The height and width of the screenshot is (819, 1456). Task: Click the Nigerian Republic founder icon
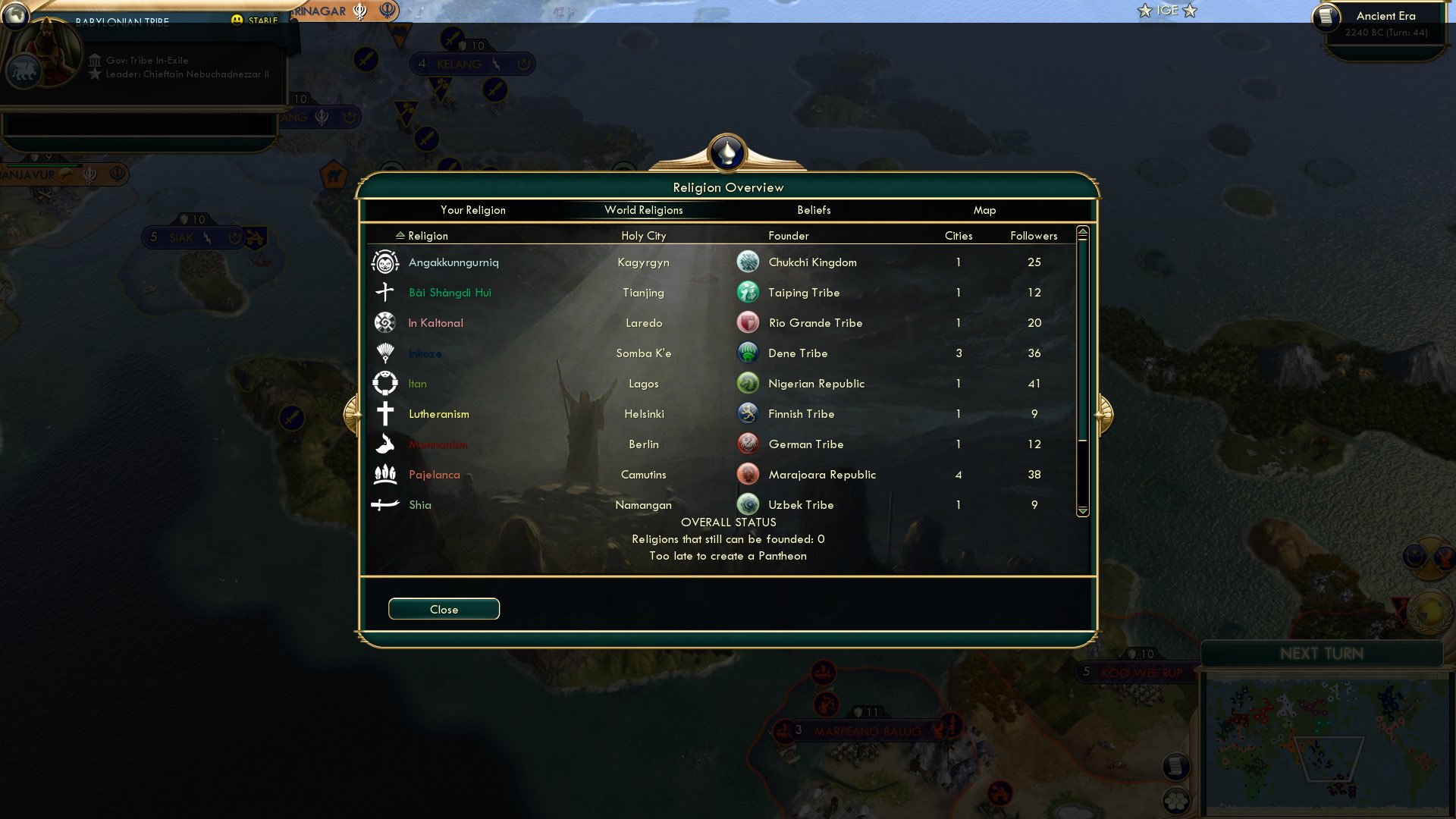748,382
